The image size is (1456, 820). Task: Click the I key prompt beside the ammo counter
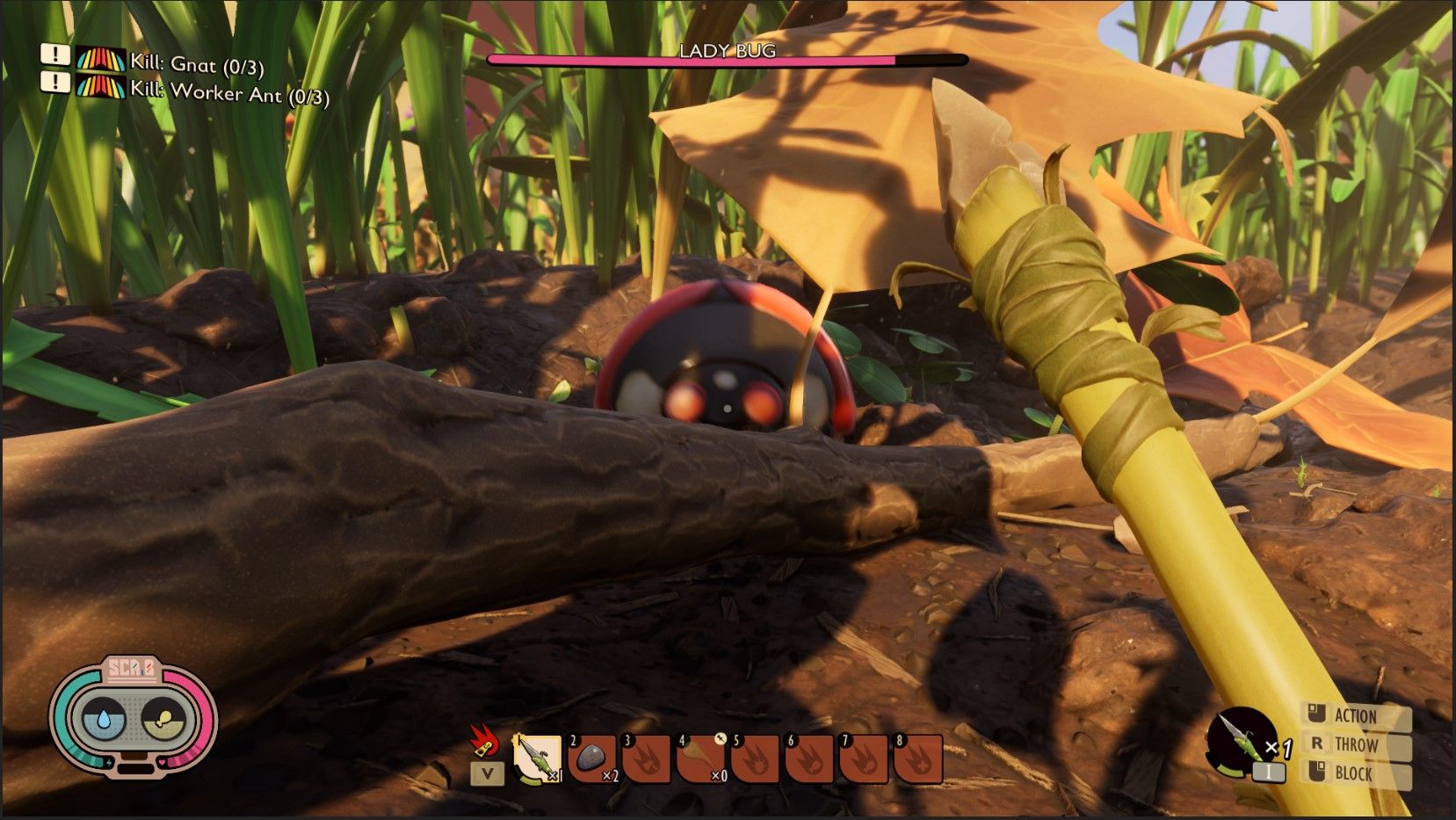pos(1270,773)
